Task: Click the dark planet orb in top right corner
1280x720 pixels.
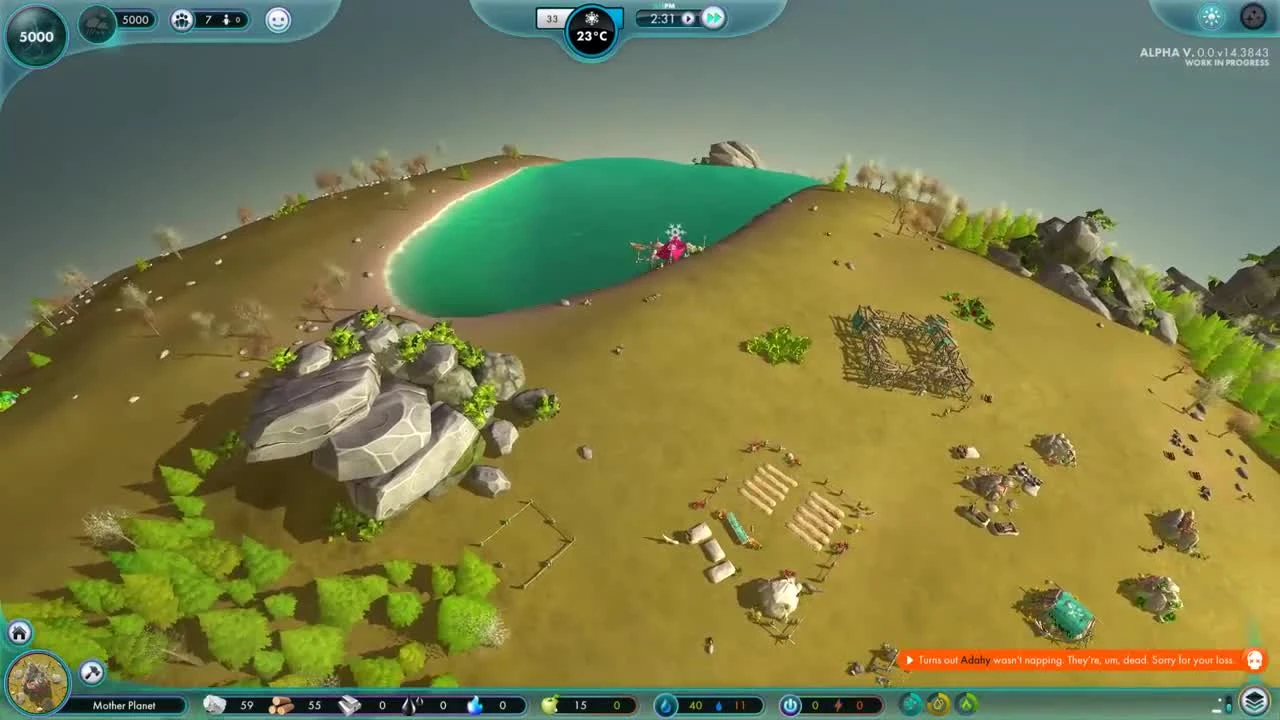Action: (1252, 16)
